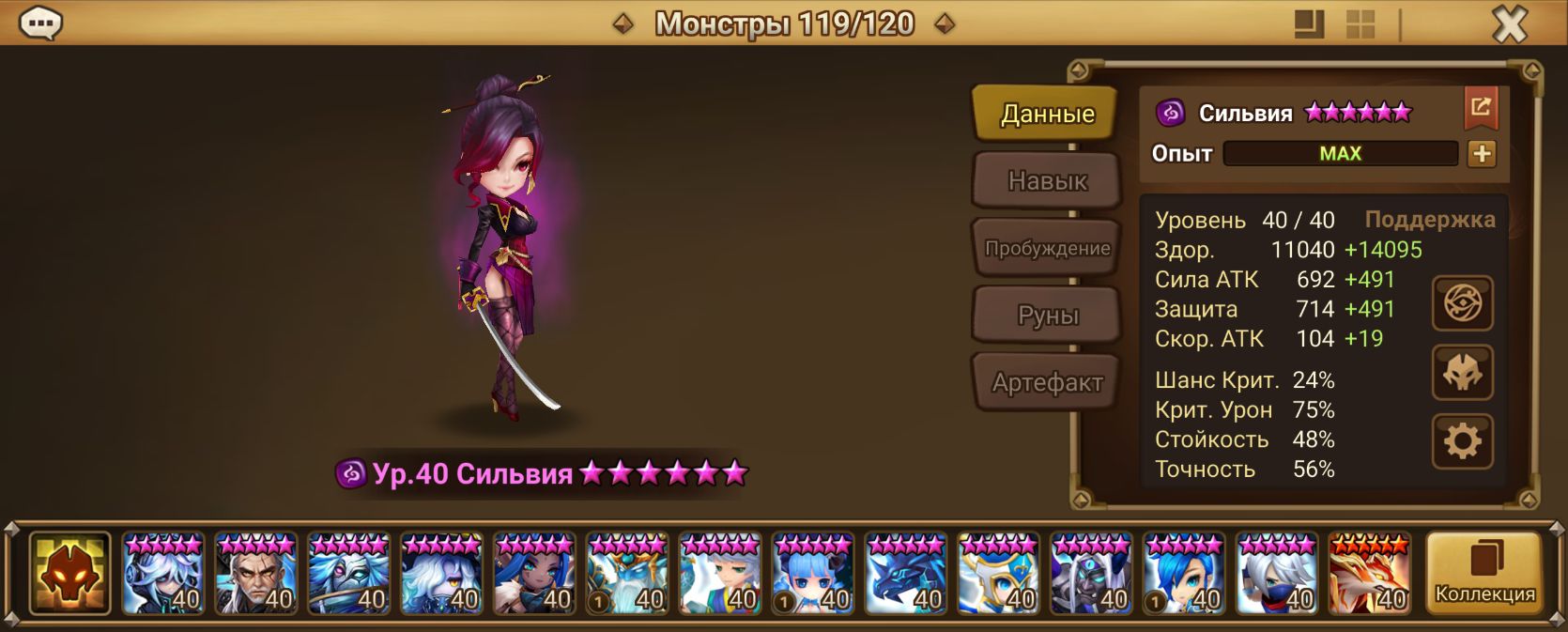This screenshot has width=1568, height=632.
Task: Open the chat bubble
Action: point(41,23)
